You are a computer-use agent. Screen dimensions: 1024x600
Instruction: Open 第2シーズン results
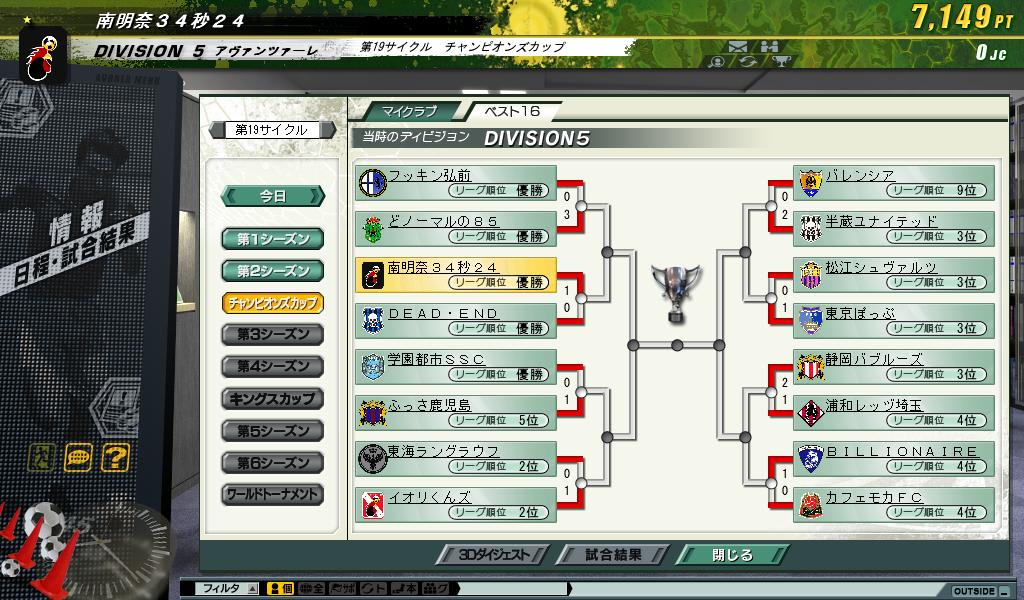(x=272, y=271)
